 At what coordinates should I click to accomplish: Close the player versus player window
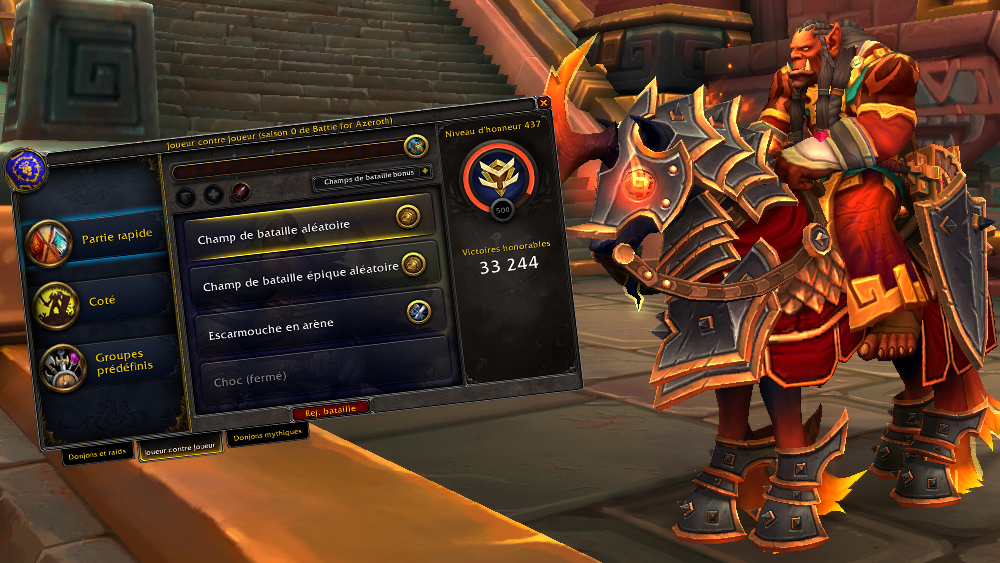pyautogui.click(x=544, y=103)
